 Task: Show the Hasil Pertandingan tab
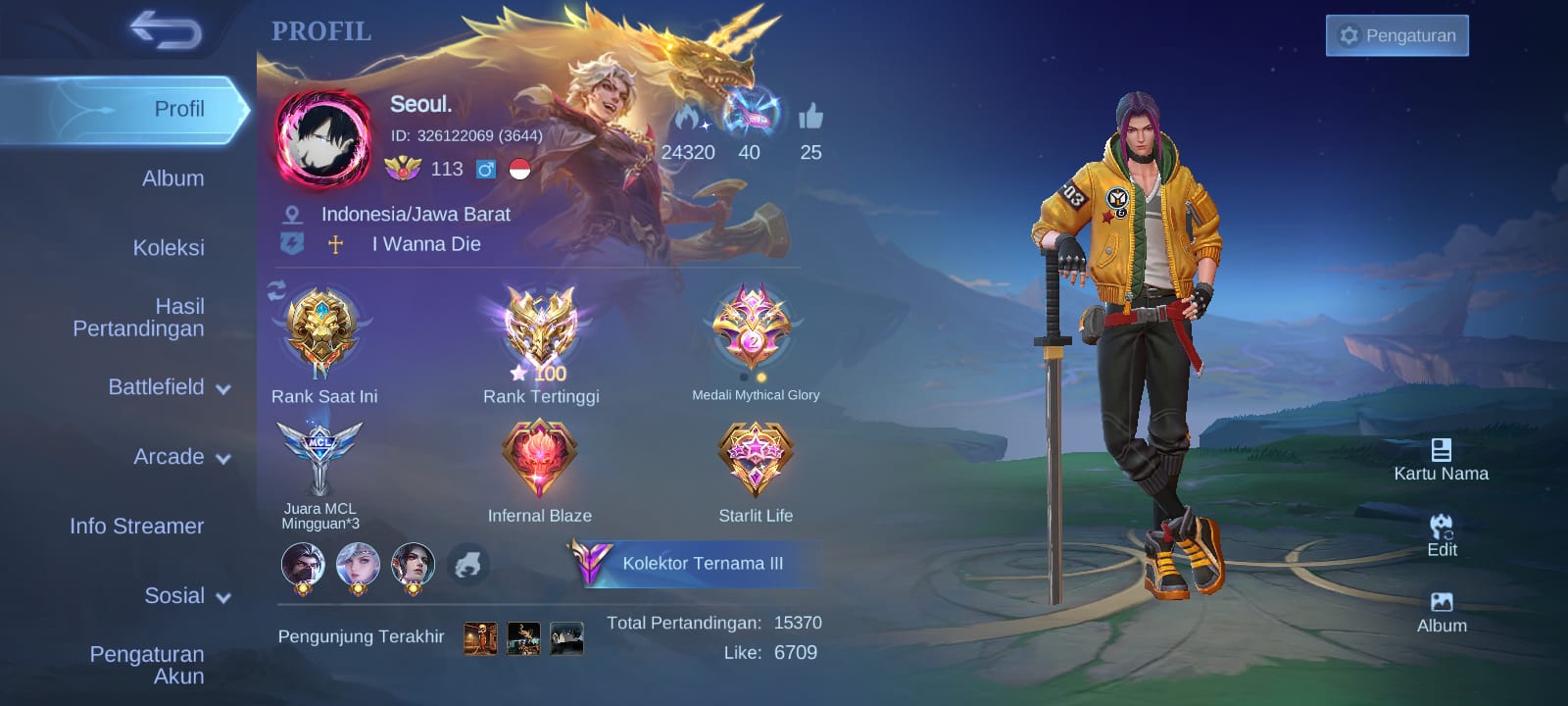click(x=138, y=318)
